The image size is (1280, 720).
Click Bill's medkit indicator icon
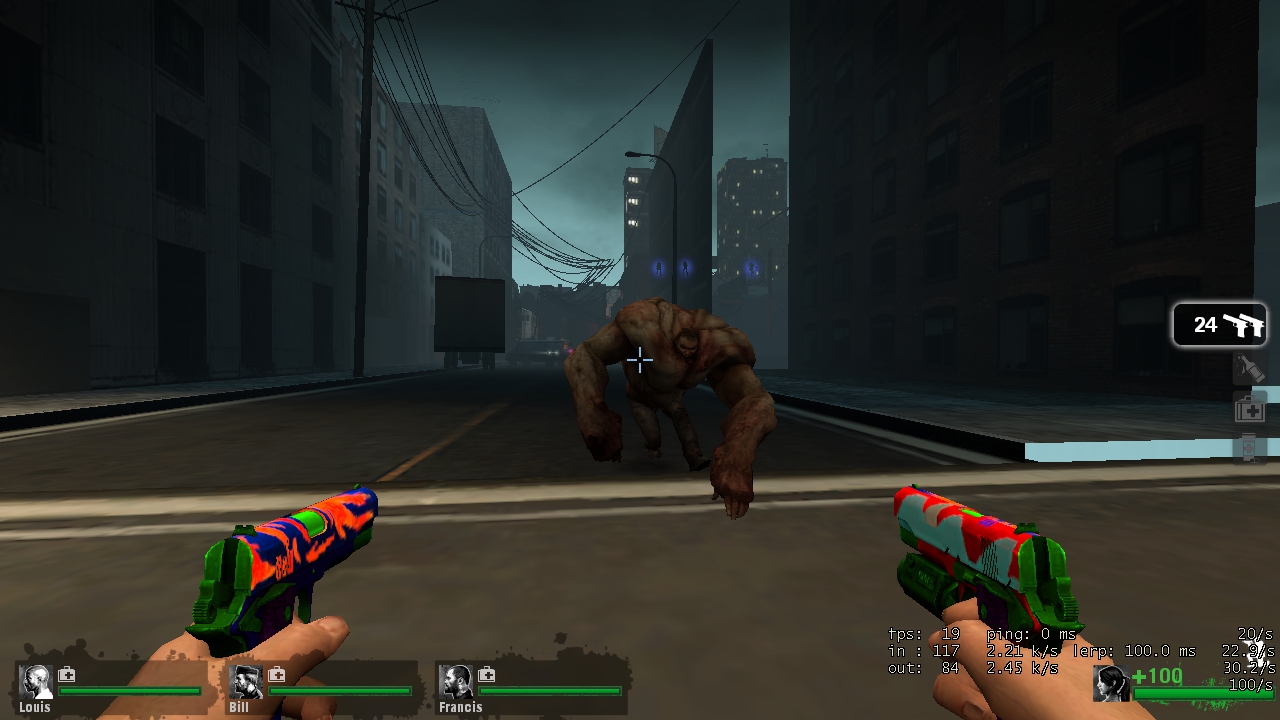click(276, 676)
